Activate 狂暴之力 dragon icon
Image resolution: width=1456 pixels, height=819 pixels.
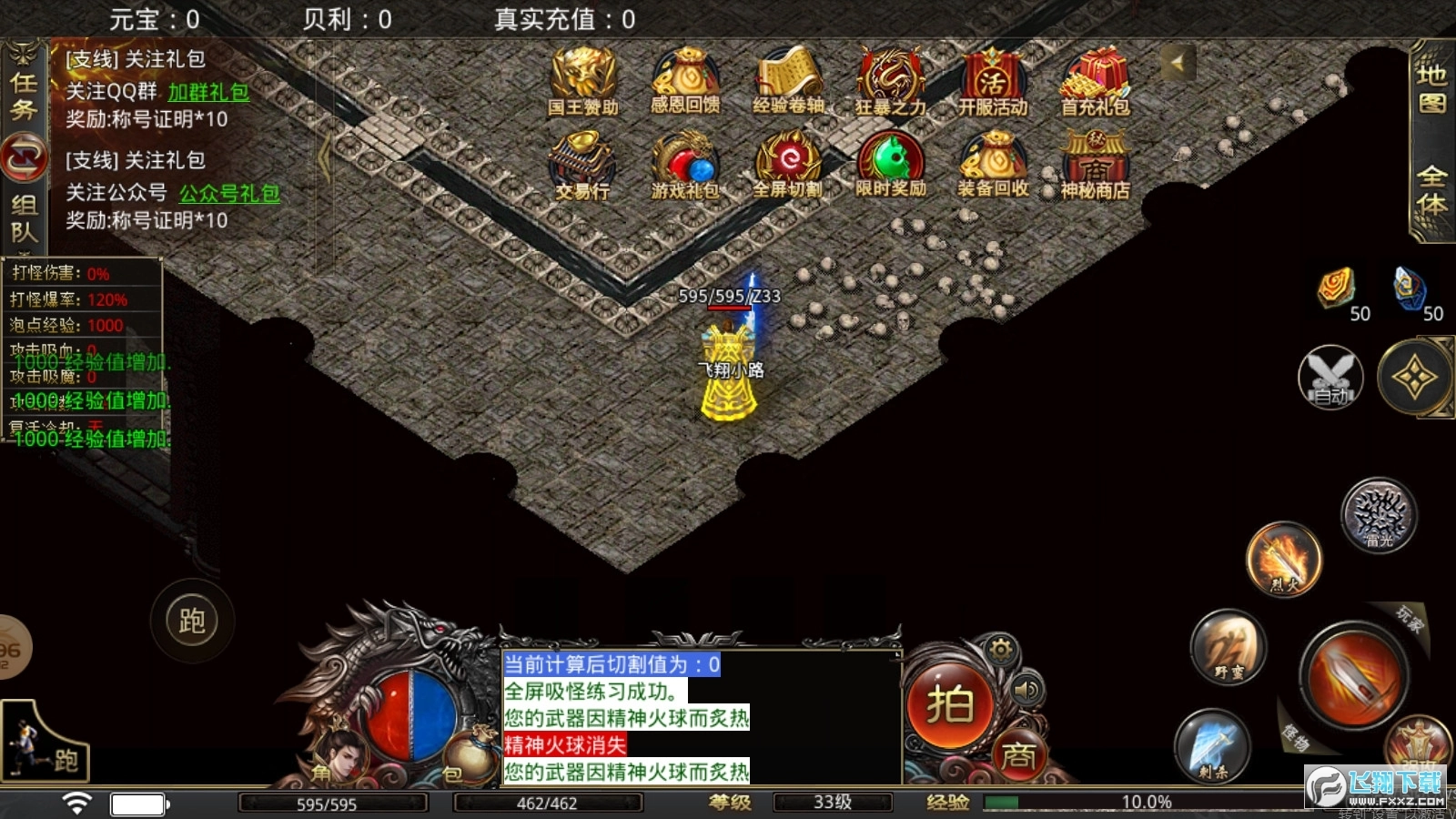coord(890,80)
